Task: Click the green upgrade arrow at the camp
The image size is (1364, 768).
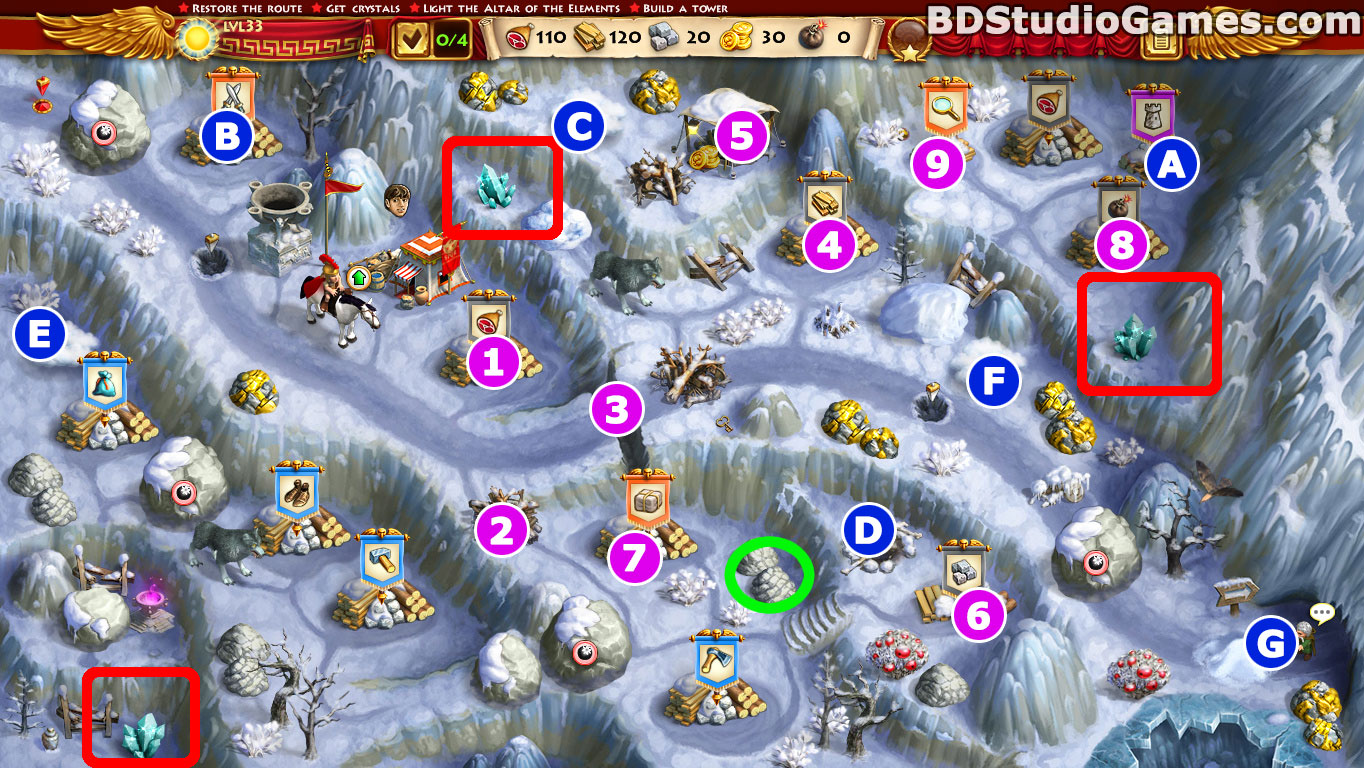Action: (x=357, y=277)
